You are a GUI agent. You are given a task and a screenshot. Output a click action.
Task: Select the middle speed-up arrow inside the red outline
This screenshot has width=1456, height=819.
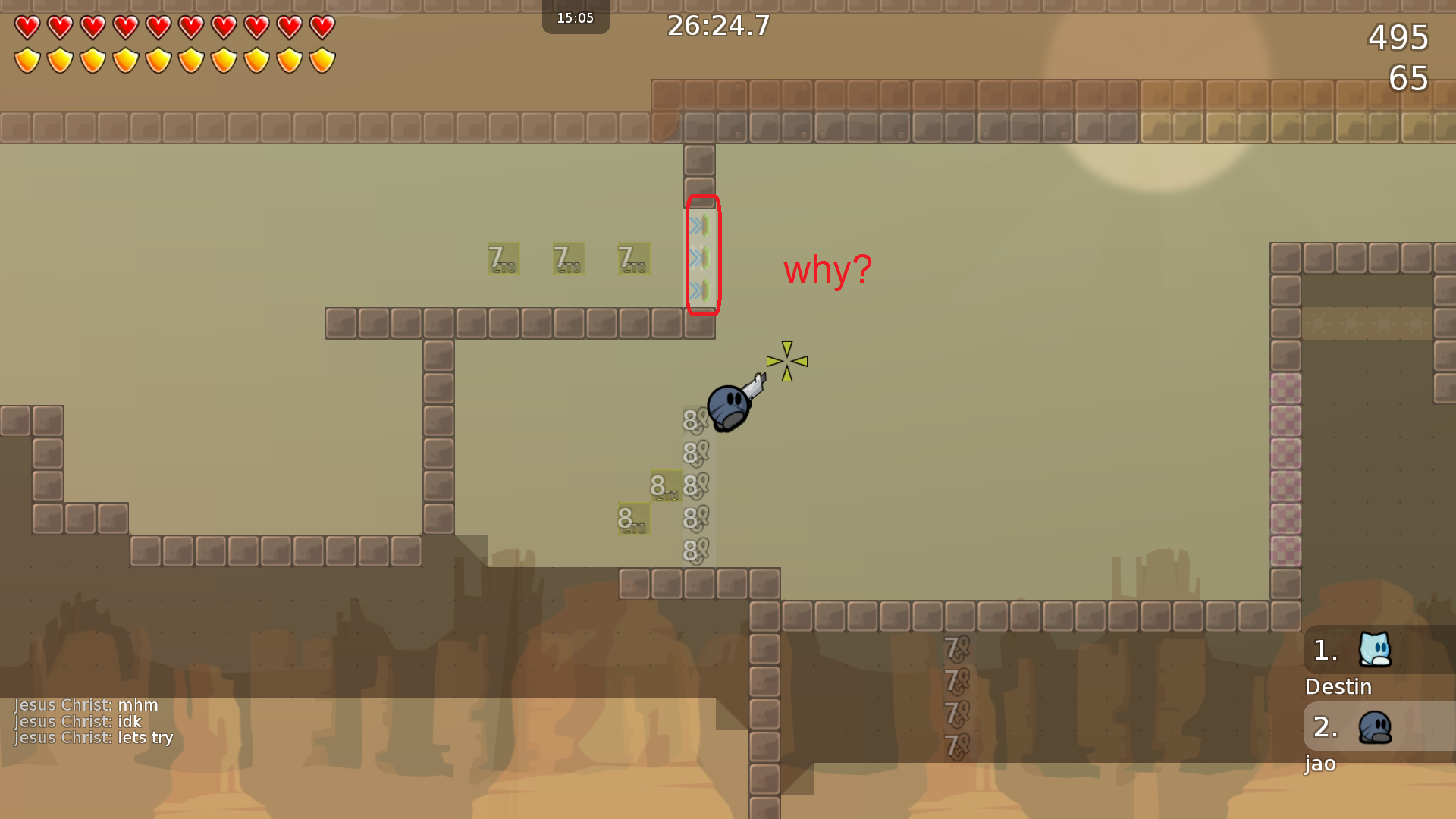698,258
